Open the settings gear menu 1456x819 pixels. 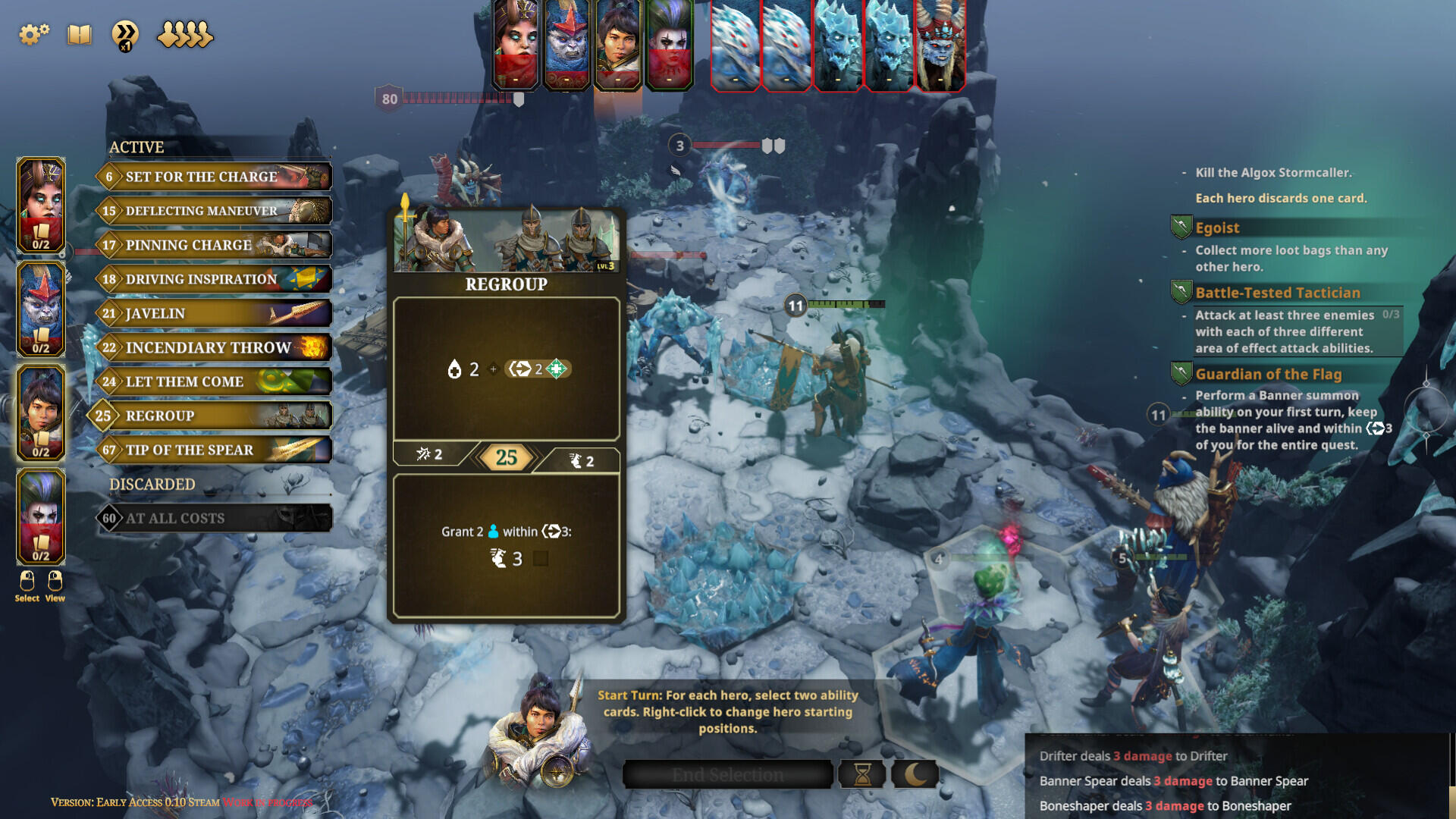click(x=33, y=34)
